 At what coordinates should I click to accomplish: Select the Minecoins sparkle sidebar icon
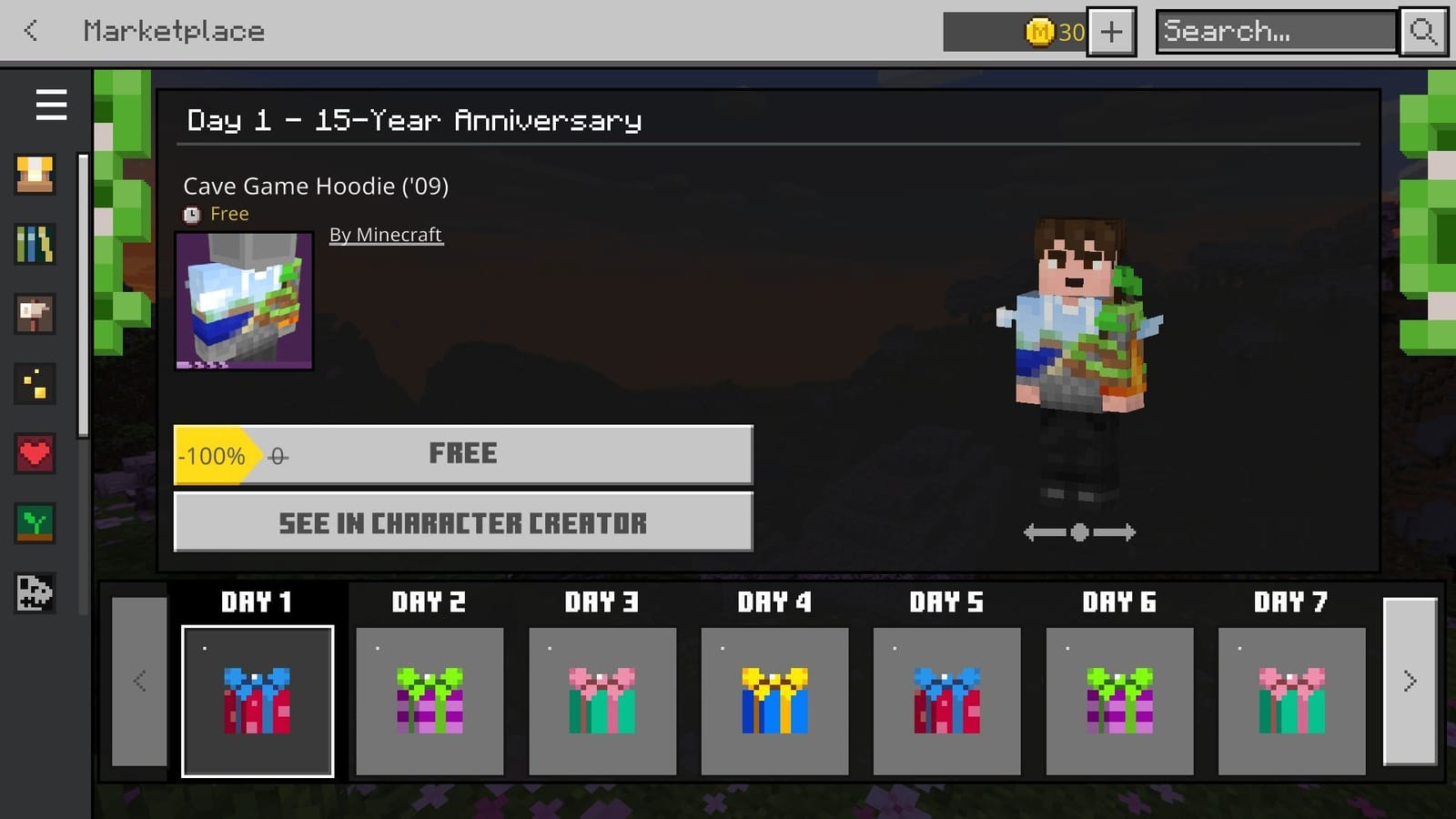35,384
